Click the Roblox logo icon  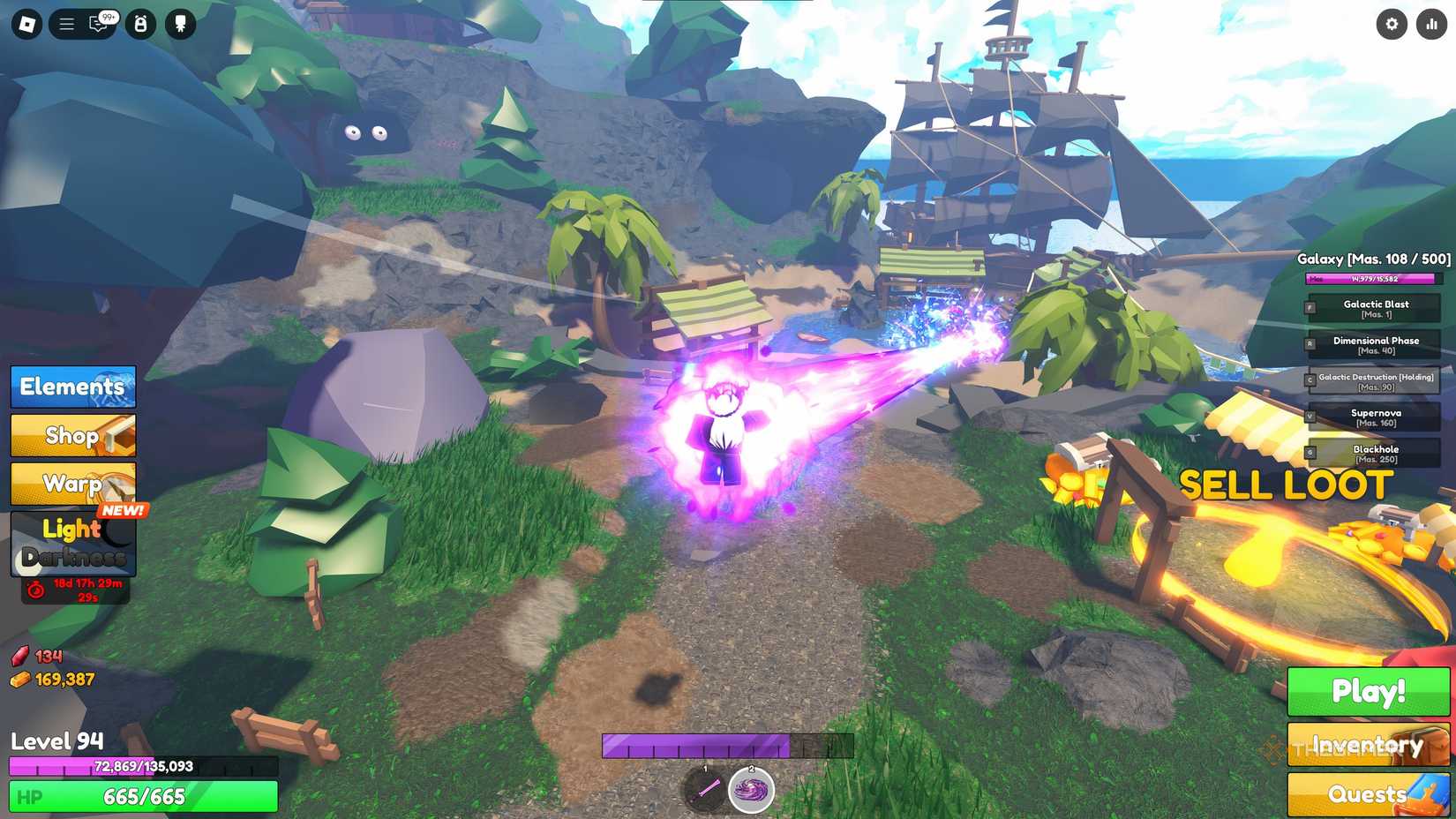[25, 24]
